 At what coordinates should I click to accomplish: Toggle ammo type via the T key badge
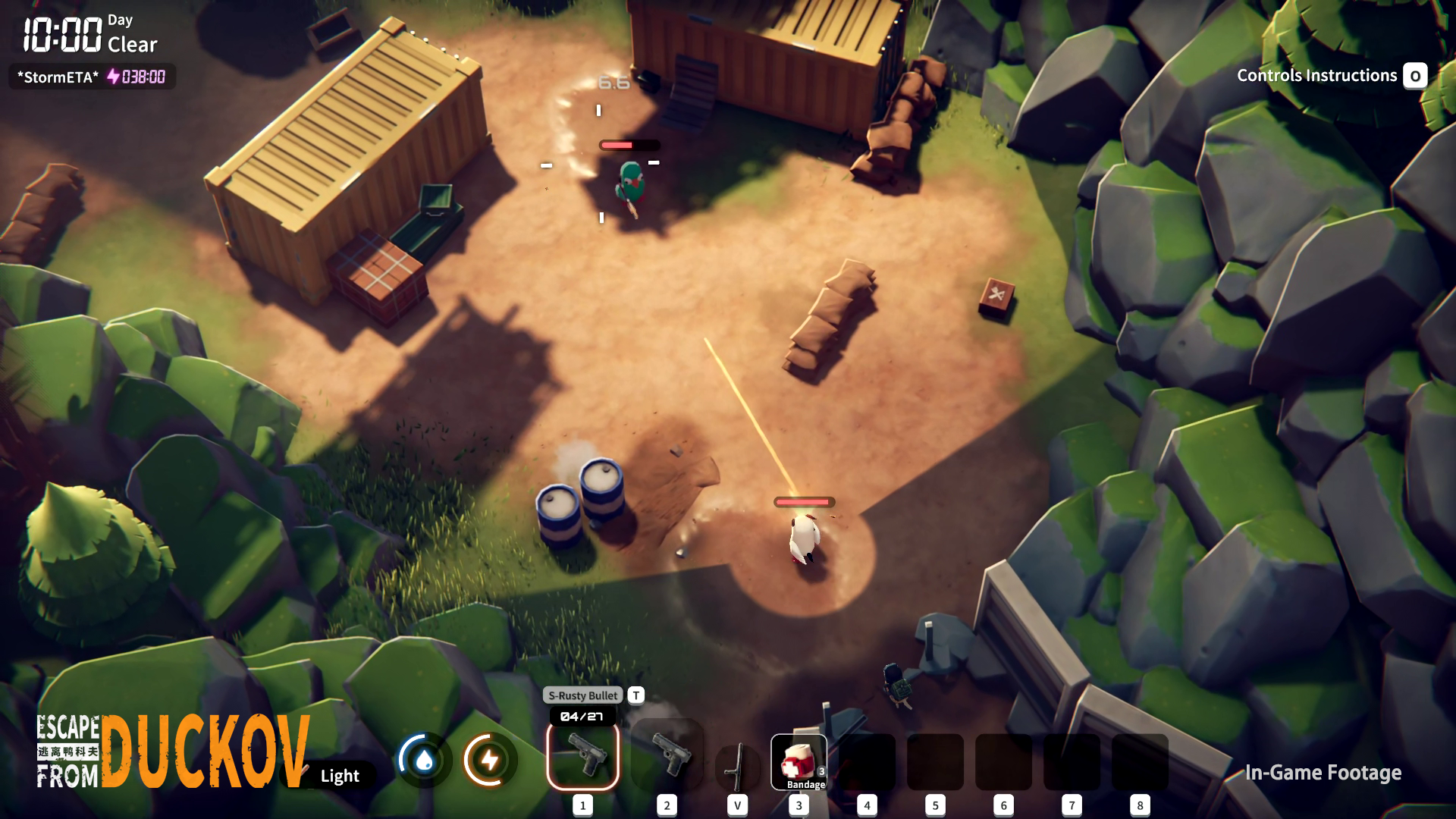point(635,695)
